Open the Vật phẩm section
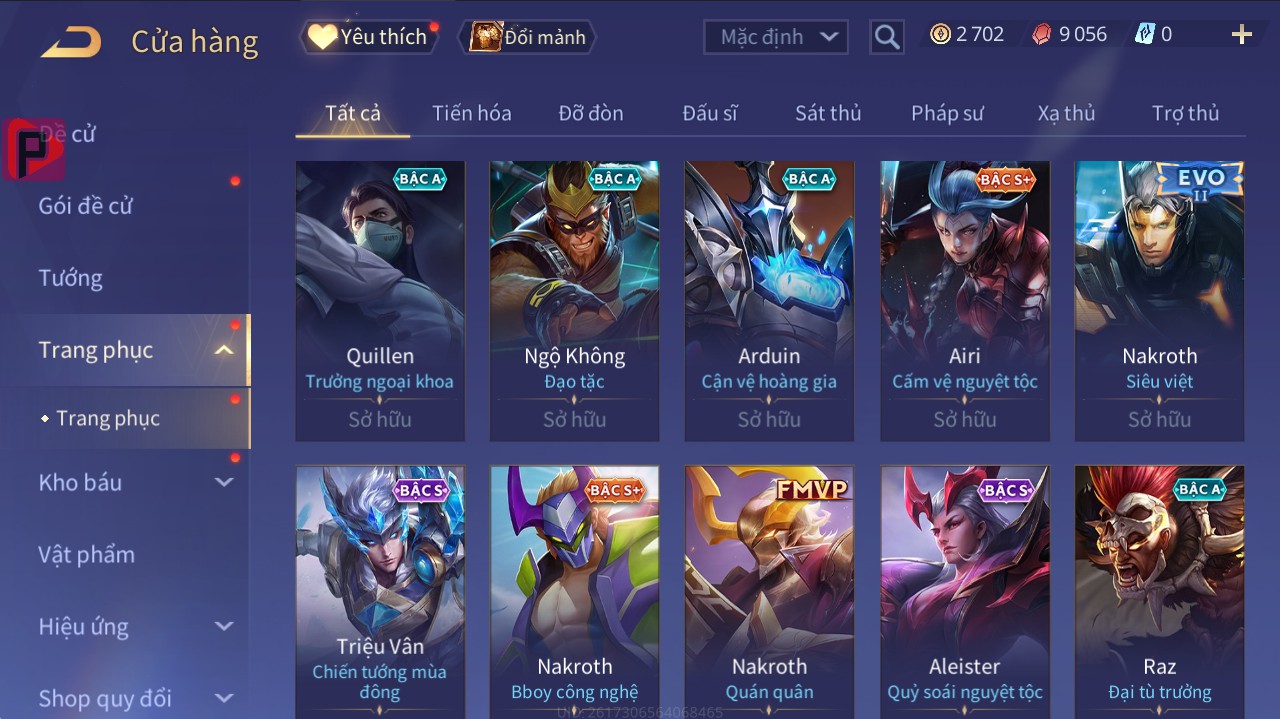1280x719 pixels. pos(86,554)
